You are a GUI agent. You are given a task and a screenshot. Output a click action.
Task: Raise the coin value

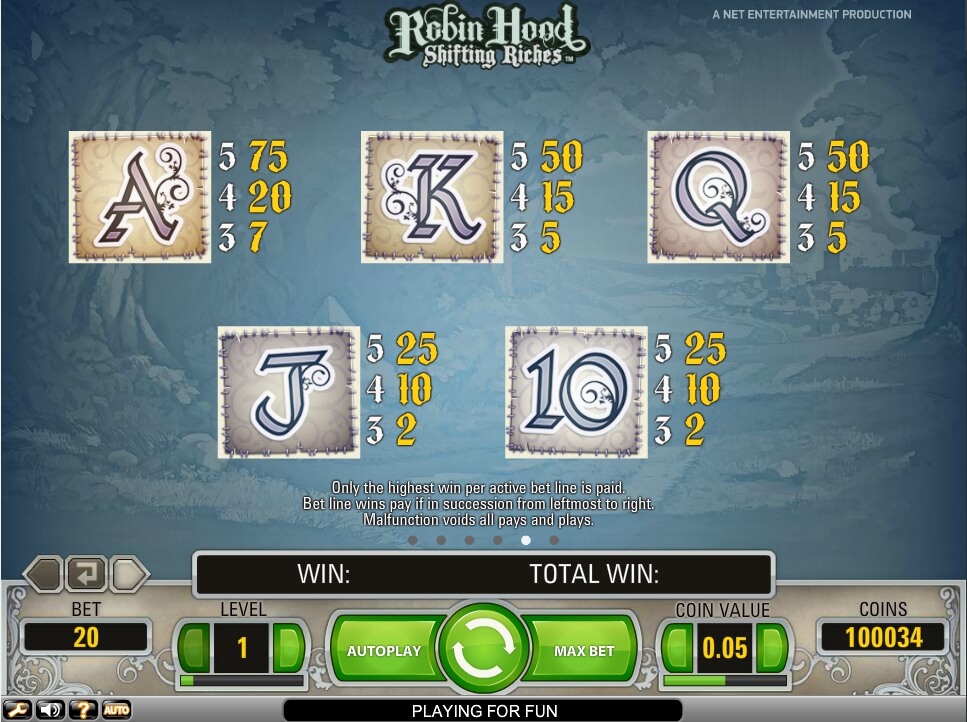point(771,648)
